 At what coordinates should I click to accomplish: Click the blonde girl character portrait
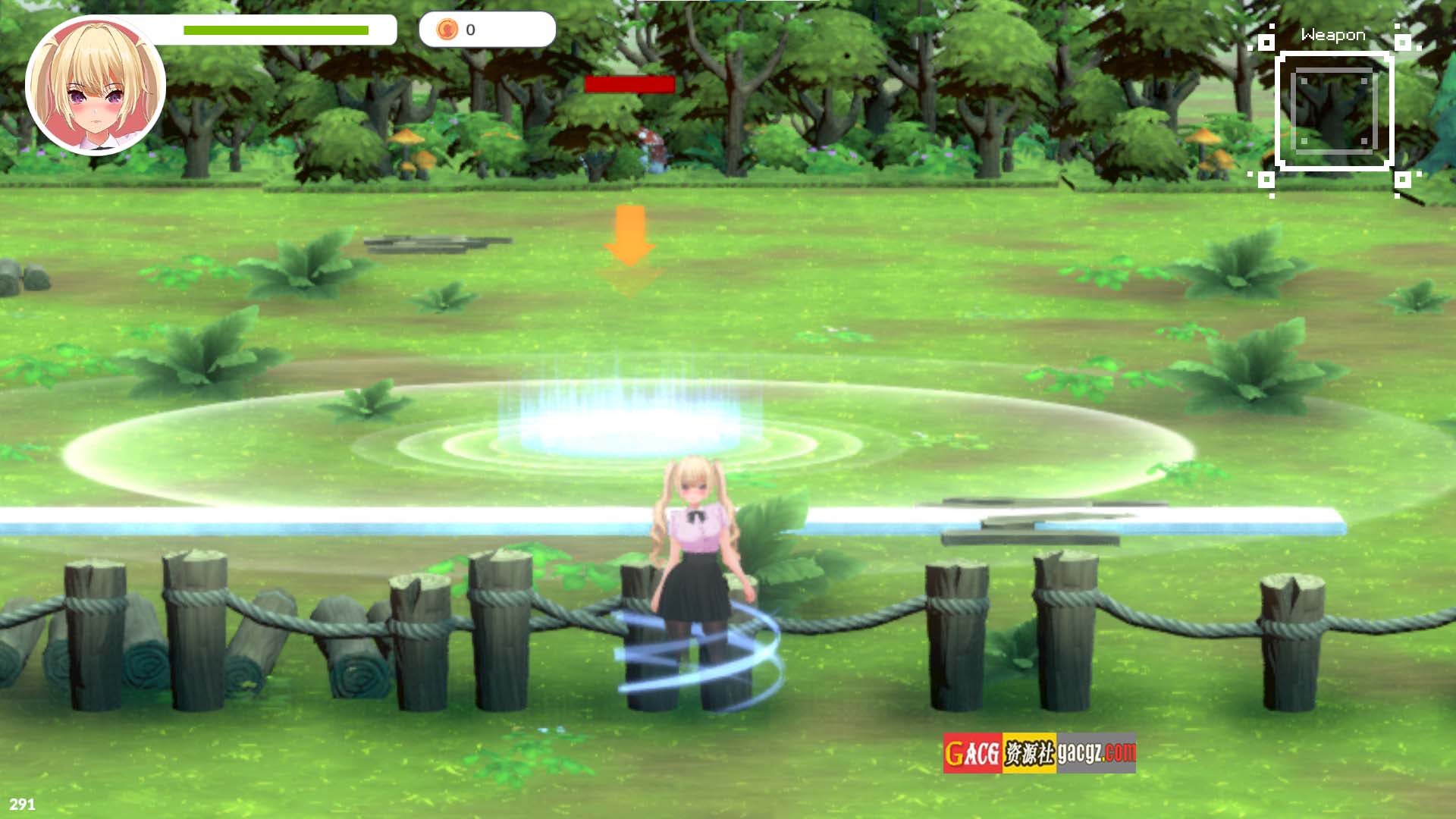tap(96, 86)
